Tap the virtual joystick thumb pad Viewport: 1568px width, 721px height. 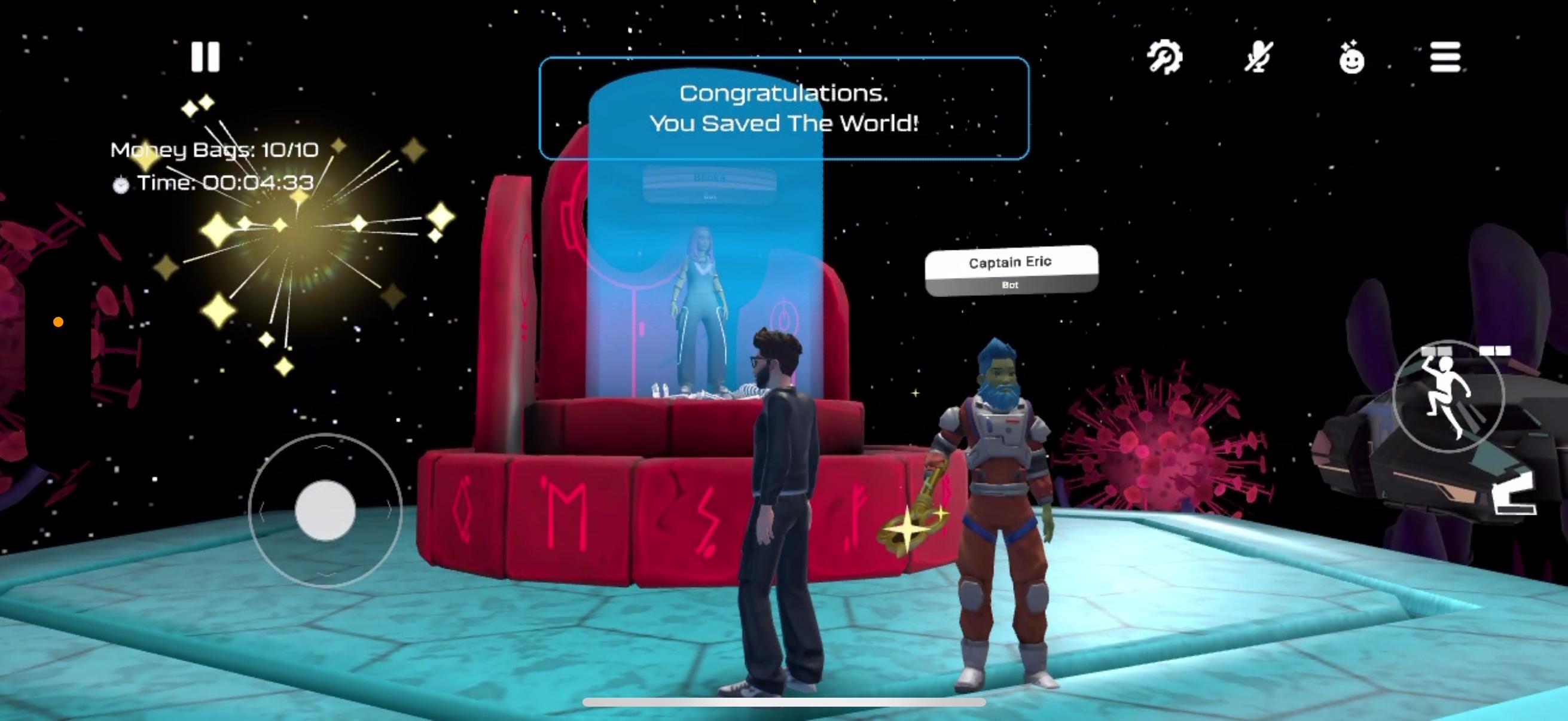pos(325,510)
